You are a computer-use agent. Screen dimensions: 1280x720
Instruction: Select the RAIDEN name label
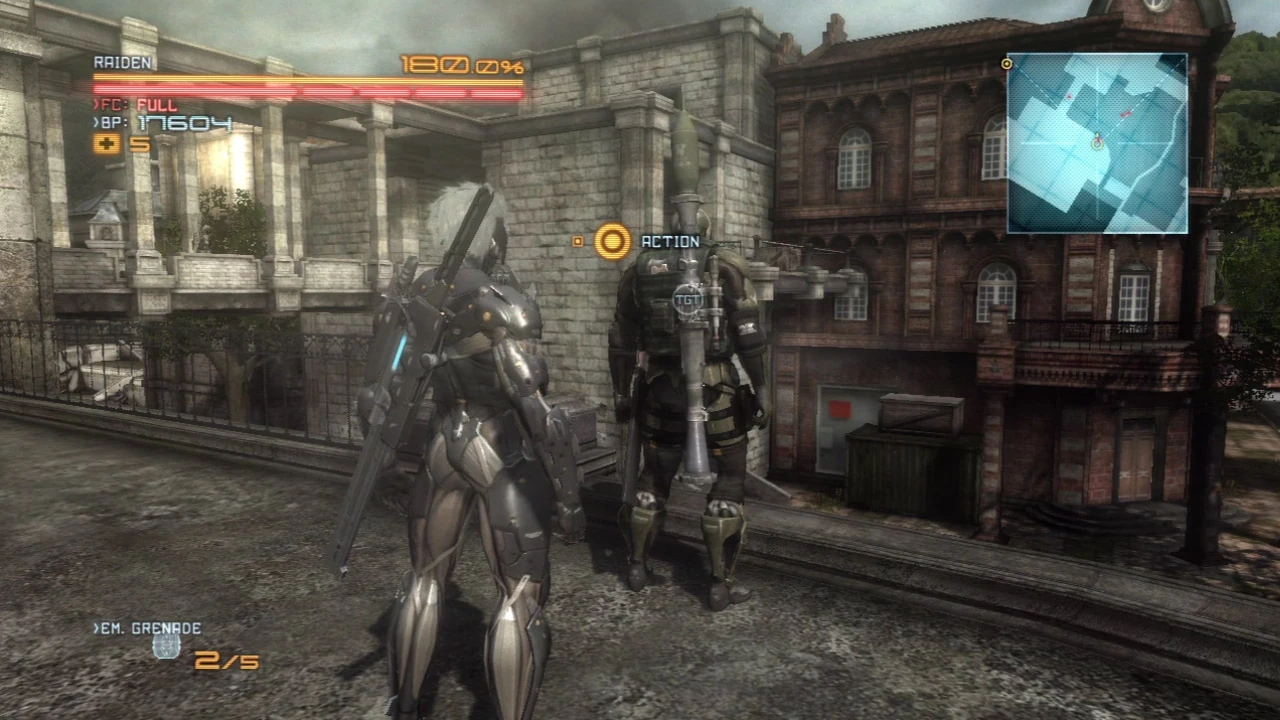(123, 62)
